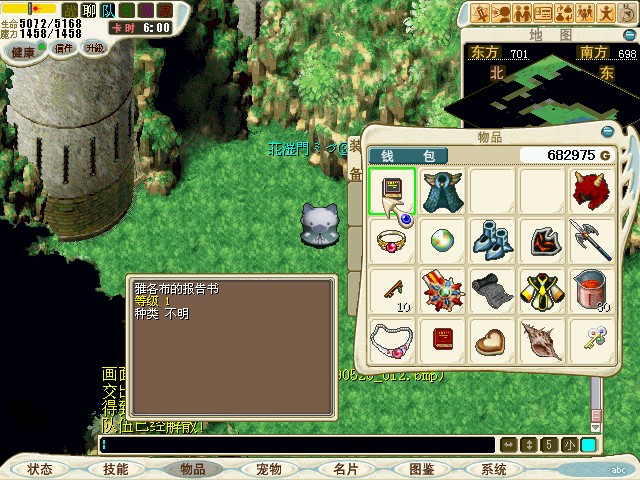This screenshot has height=480, width=640.
Task: Close the 物品 inventory window
Action: (606, 131)
